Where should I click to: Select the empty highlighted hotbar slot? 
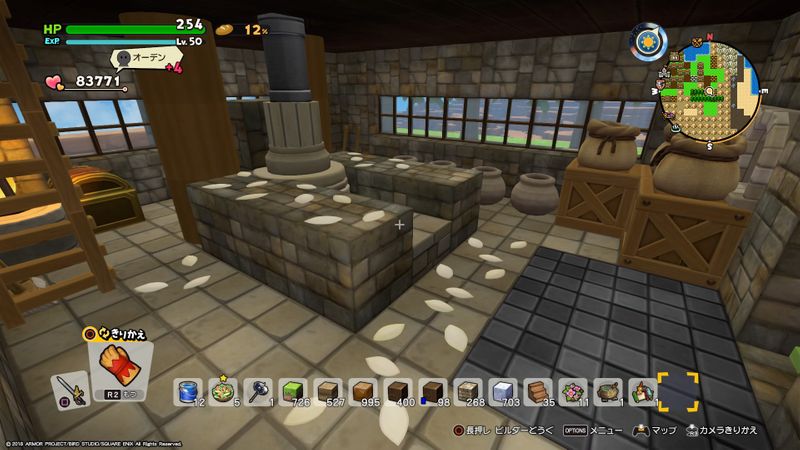coord(677,391)
